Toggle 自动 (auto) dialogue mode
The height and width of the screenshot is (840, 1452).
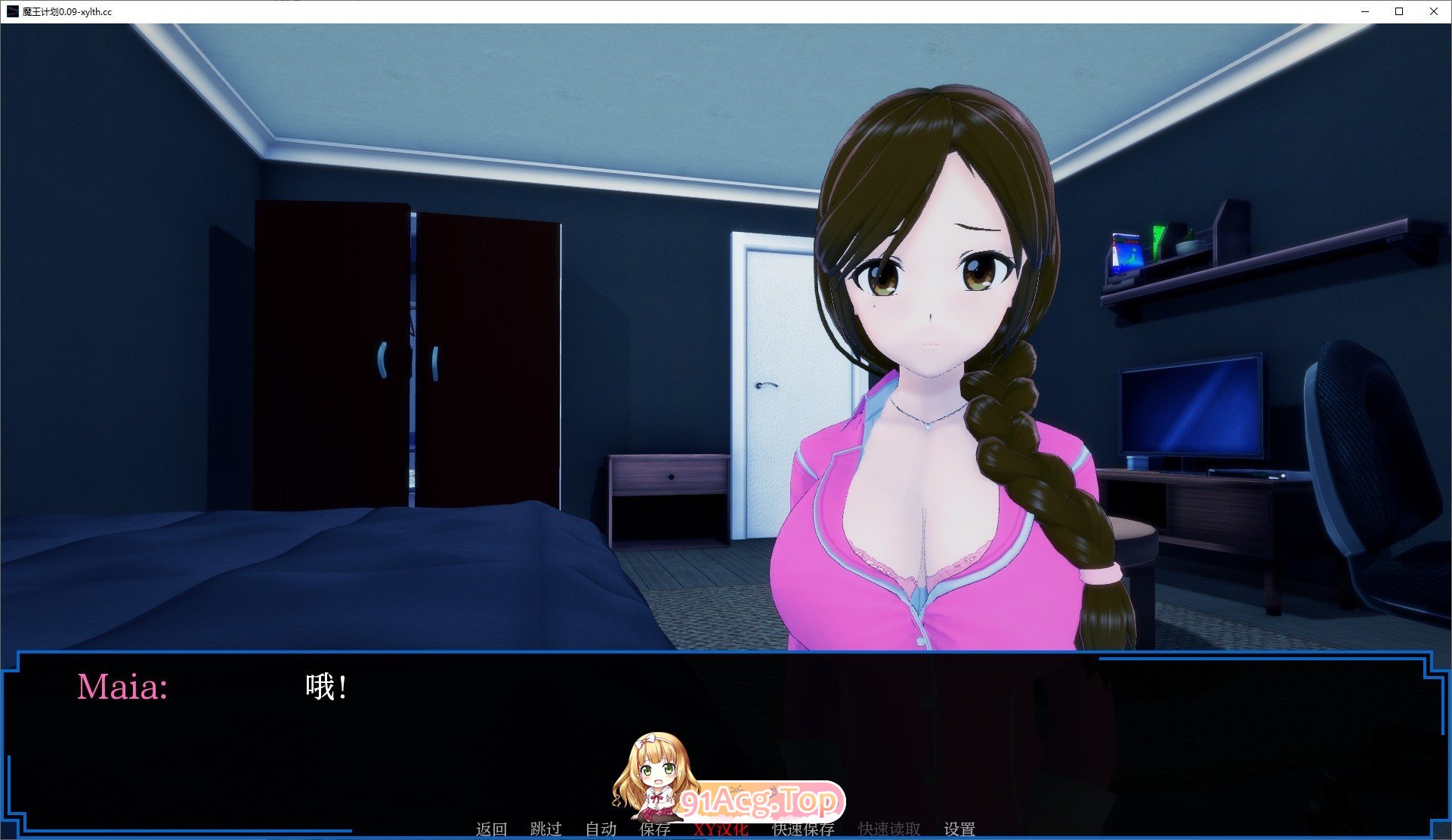point(601,829)
